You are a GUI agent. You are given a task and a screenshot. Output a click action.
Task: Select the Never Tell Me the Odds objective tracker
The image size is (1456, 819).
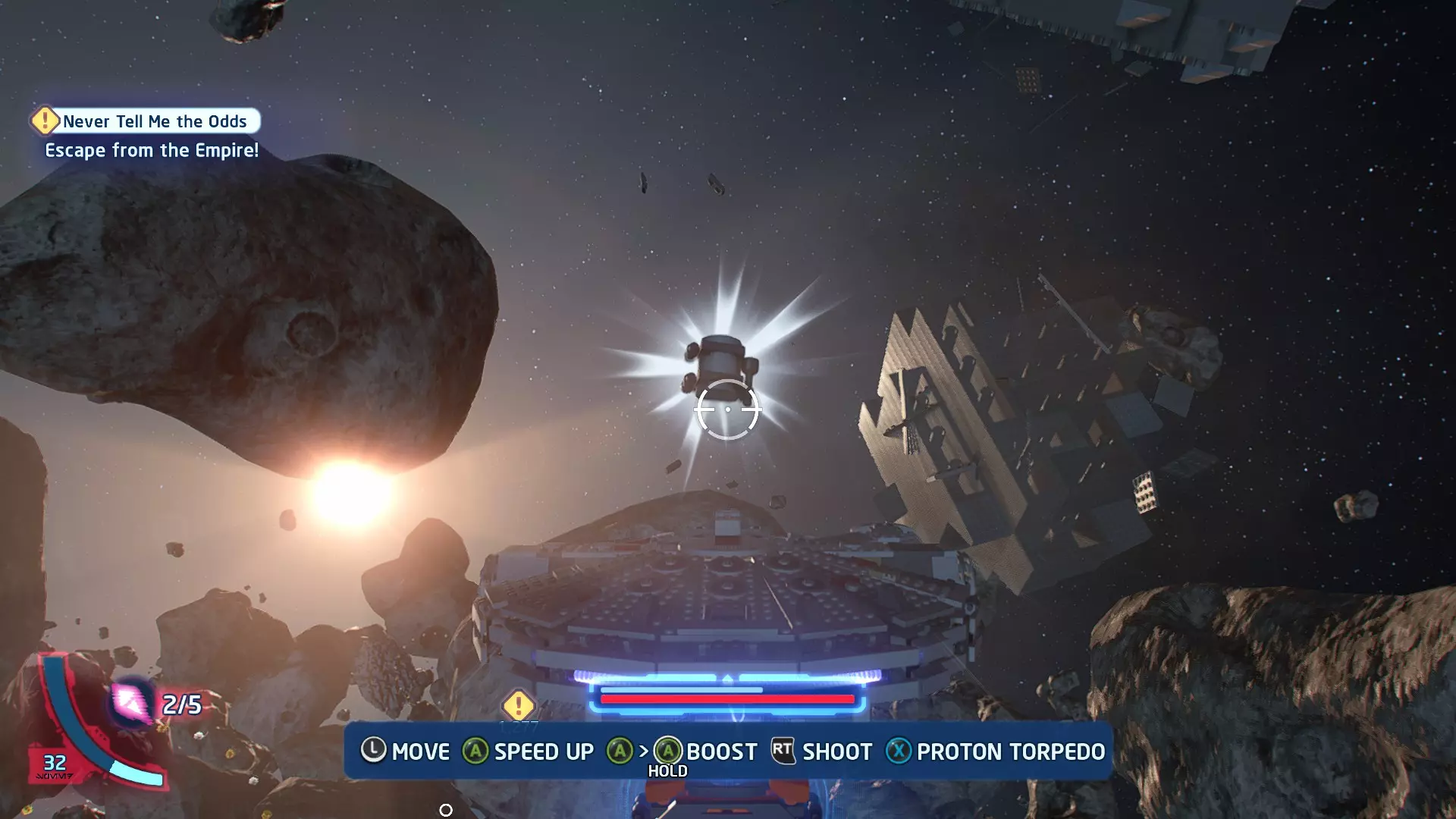click(146, 121)
